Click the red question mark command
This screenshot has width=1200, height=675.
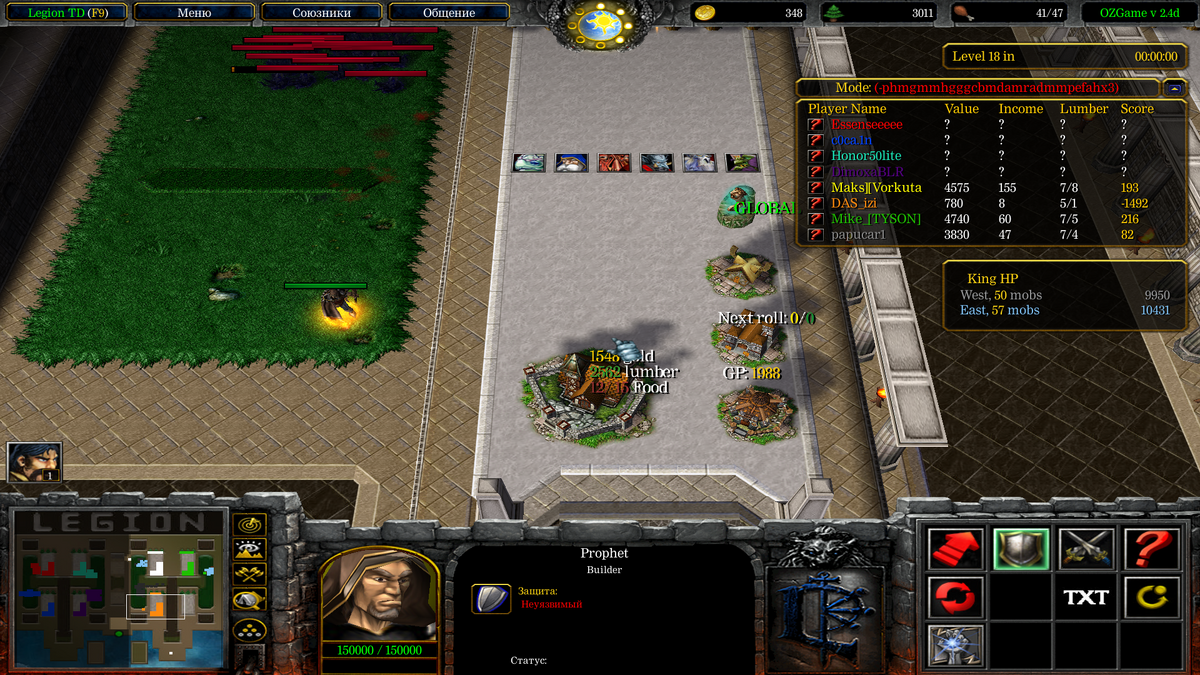tap(1152, 548)
